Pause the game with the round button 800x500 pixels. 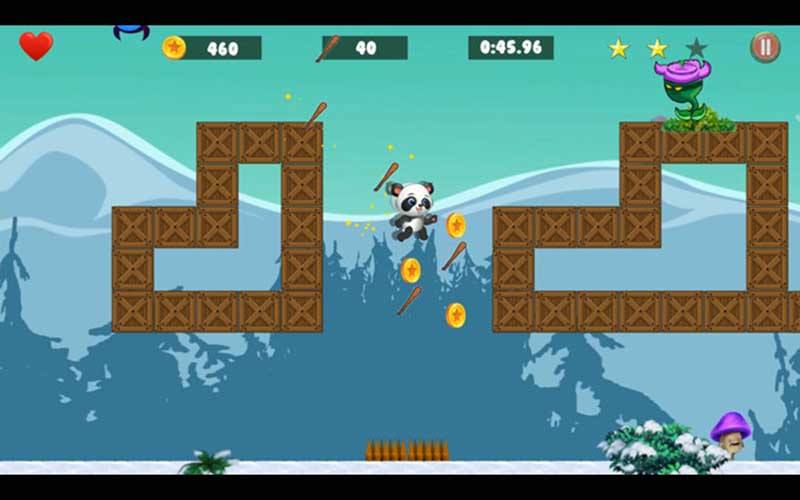(765, 47)
